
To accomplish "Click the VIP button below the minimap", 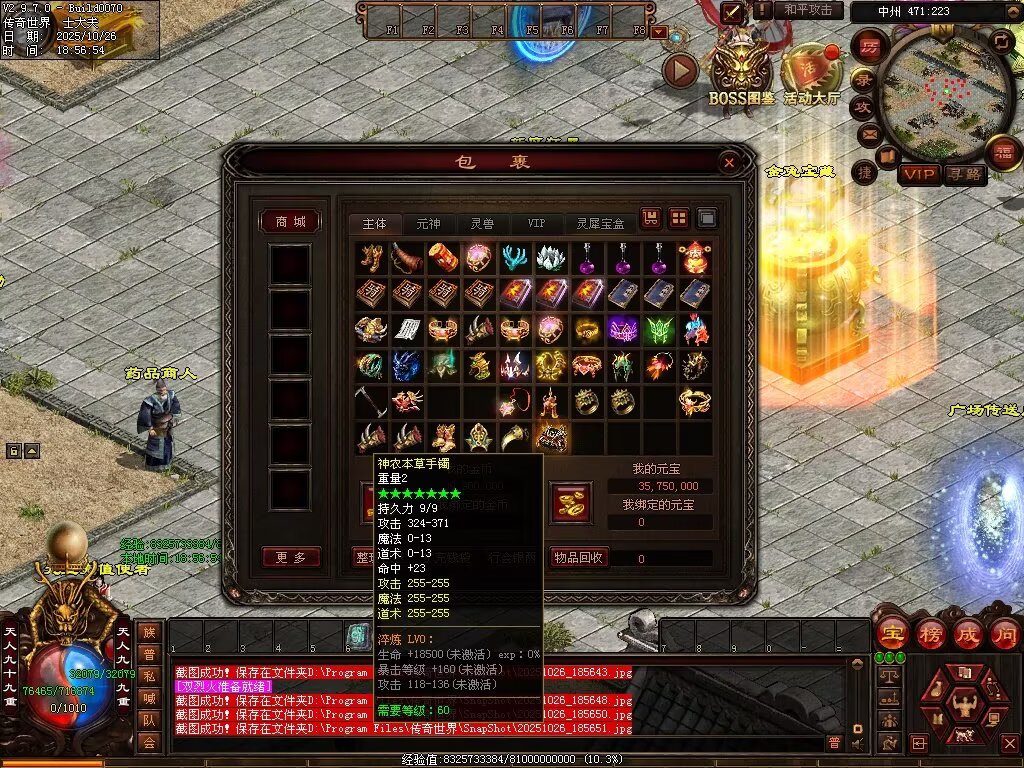I will [x=919, y=174].
